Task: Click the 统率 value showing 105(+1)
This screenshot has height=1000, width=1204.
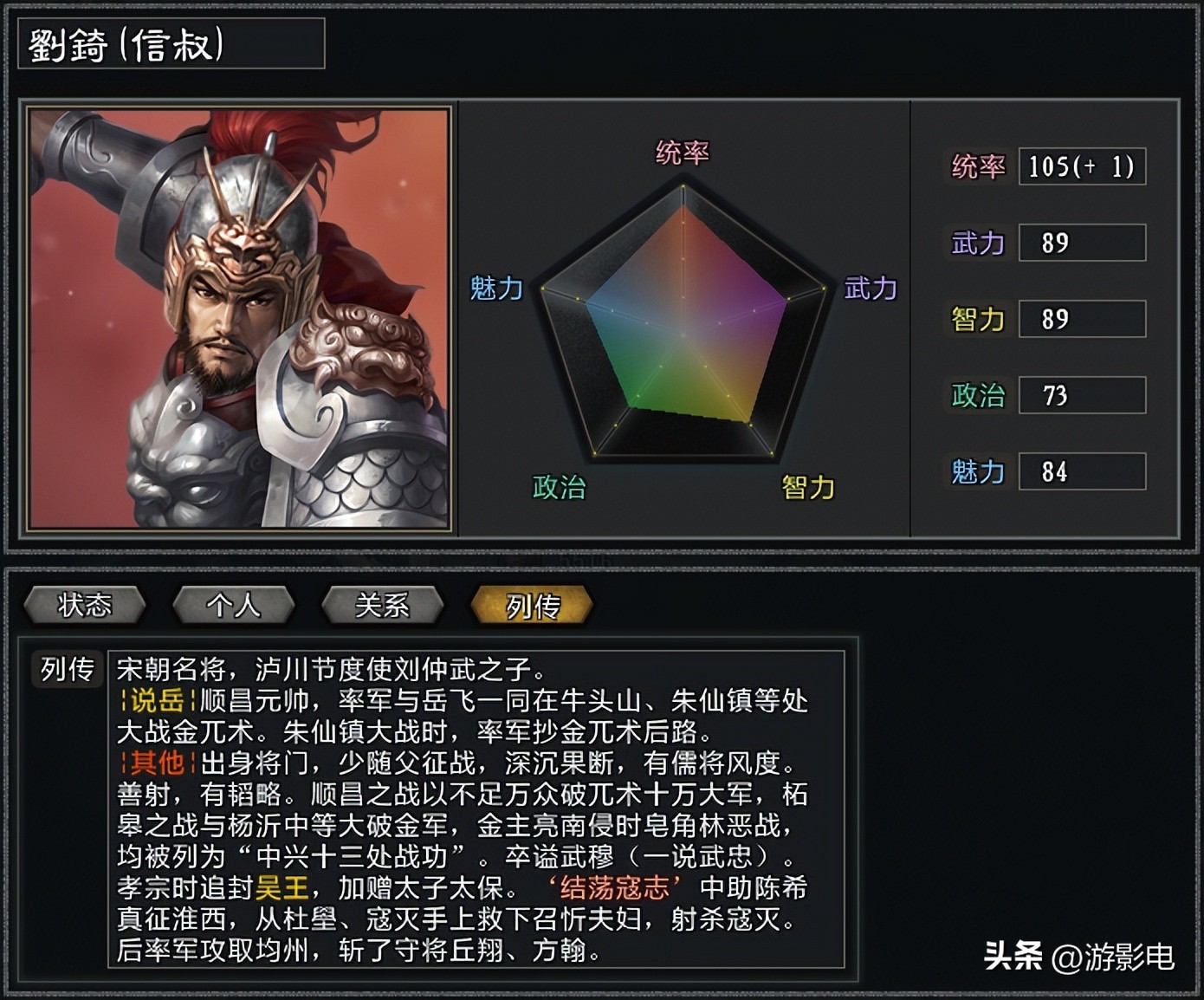Action: (1081, 167)
